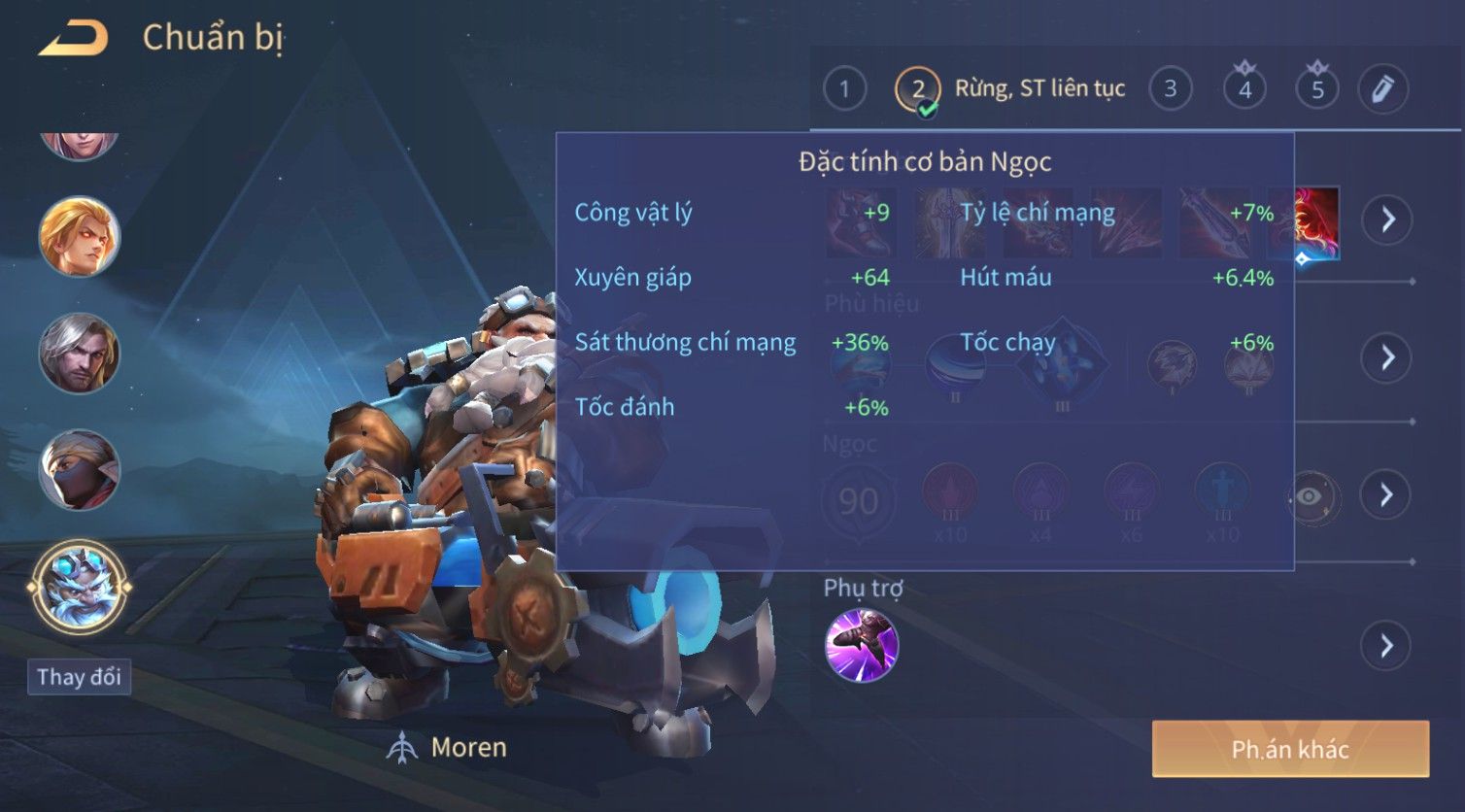Toggle the eye icon for Ngọc stats
The image size is (1465, 812).
point(1310,497)
